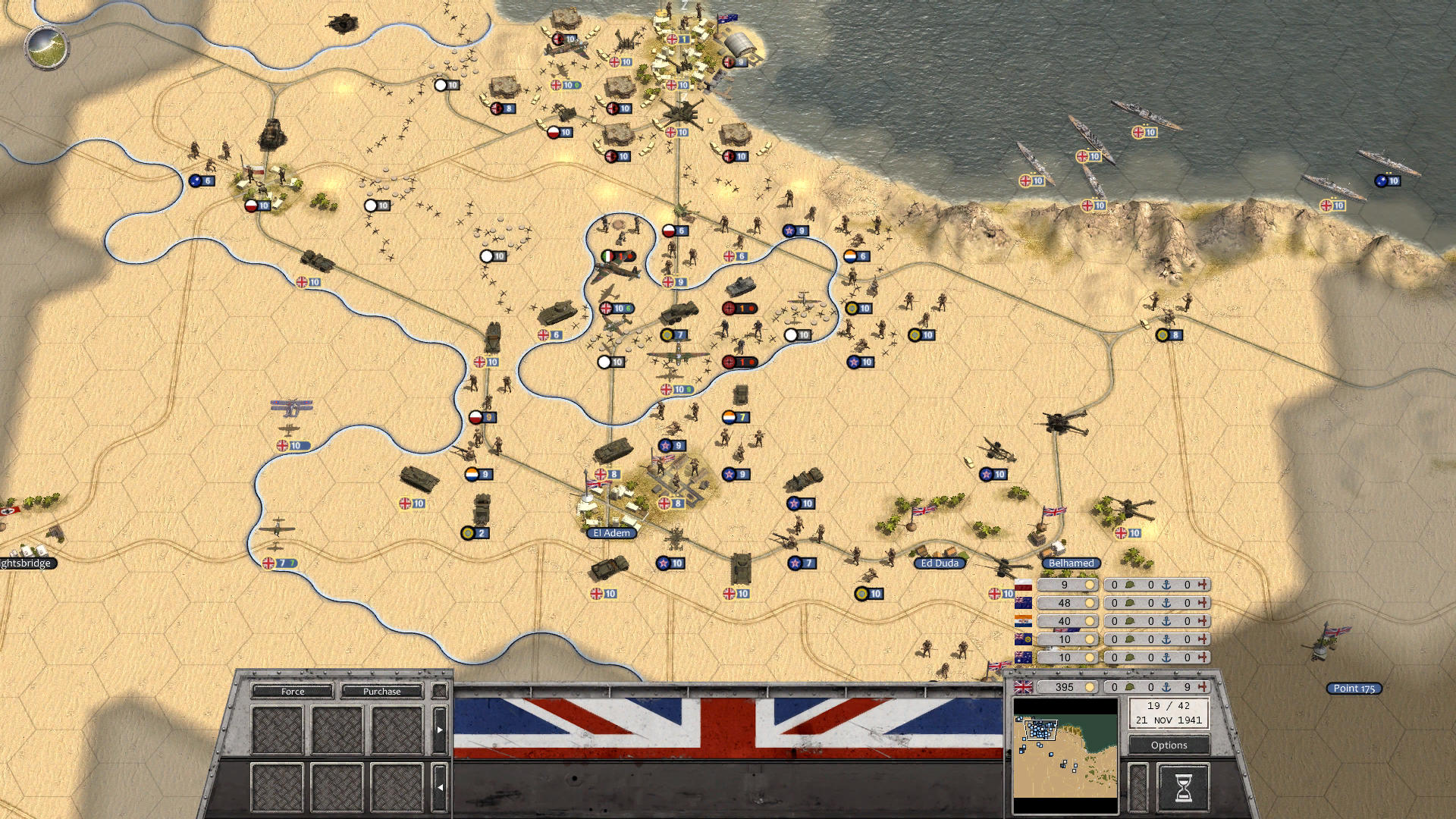Click the Options button

1169,745
